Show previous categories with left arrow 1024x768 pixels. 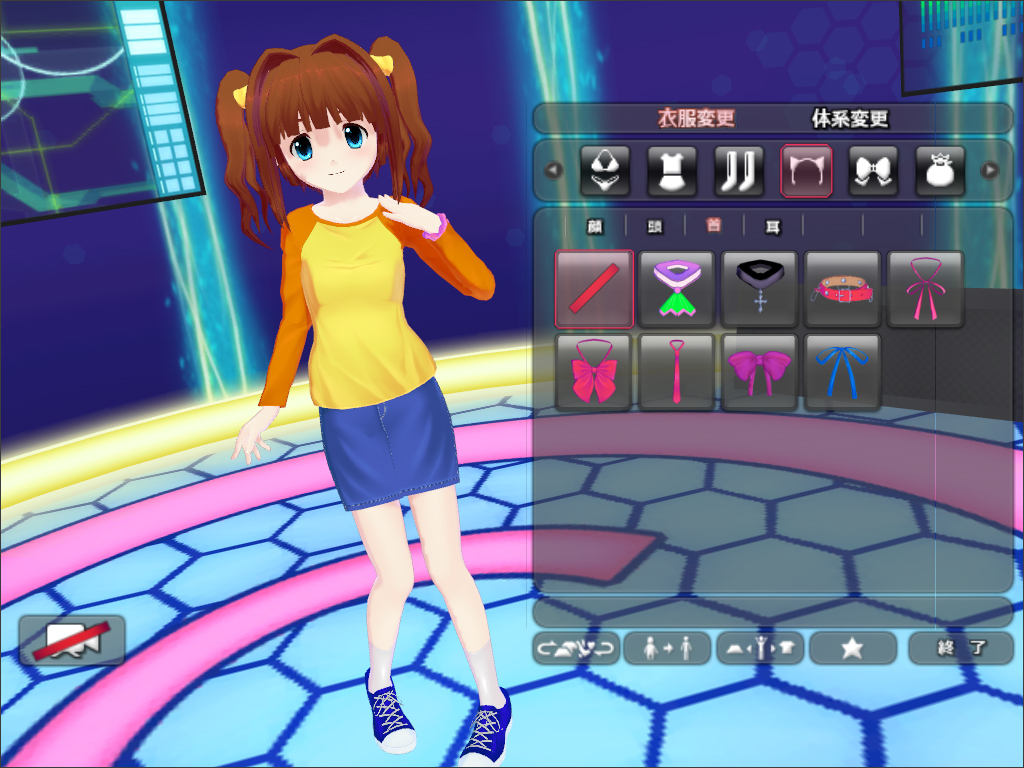554,170
